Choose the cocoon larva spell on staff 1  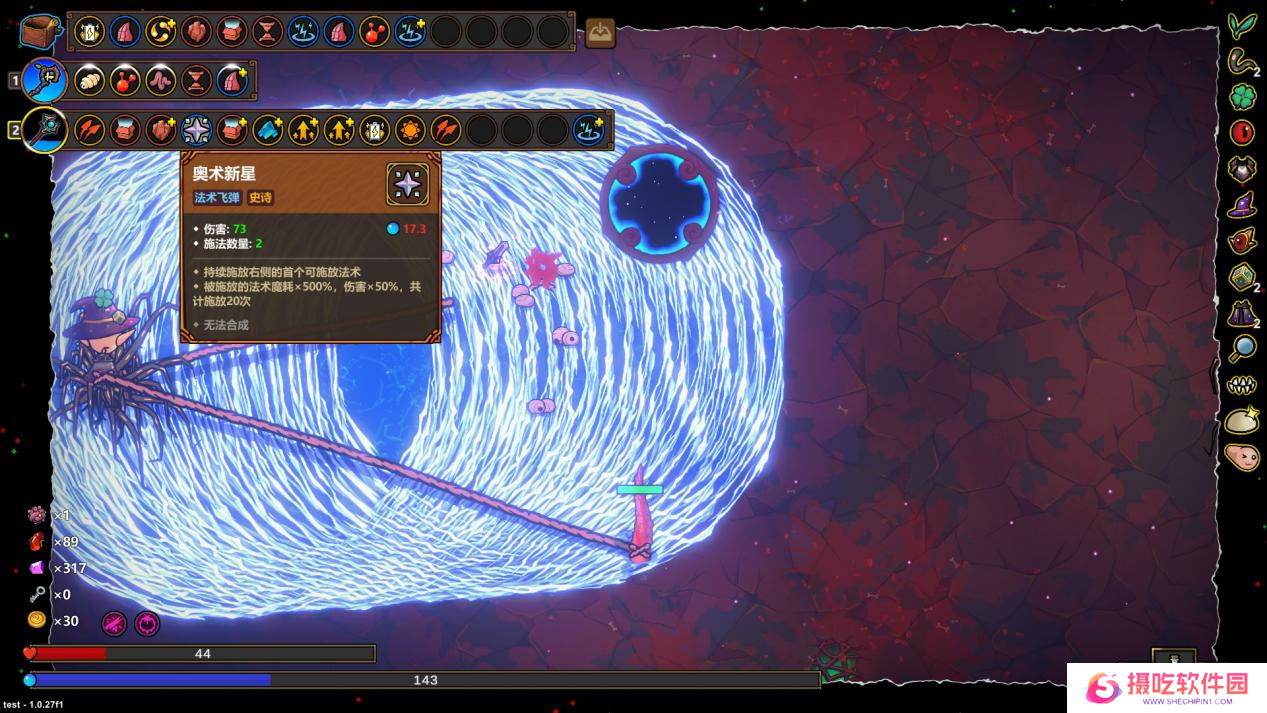[x=90, y=81]
